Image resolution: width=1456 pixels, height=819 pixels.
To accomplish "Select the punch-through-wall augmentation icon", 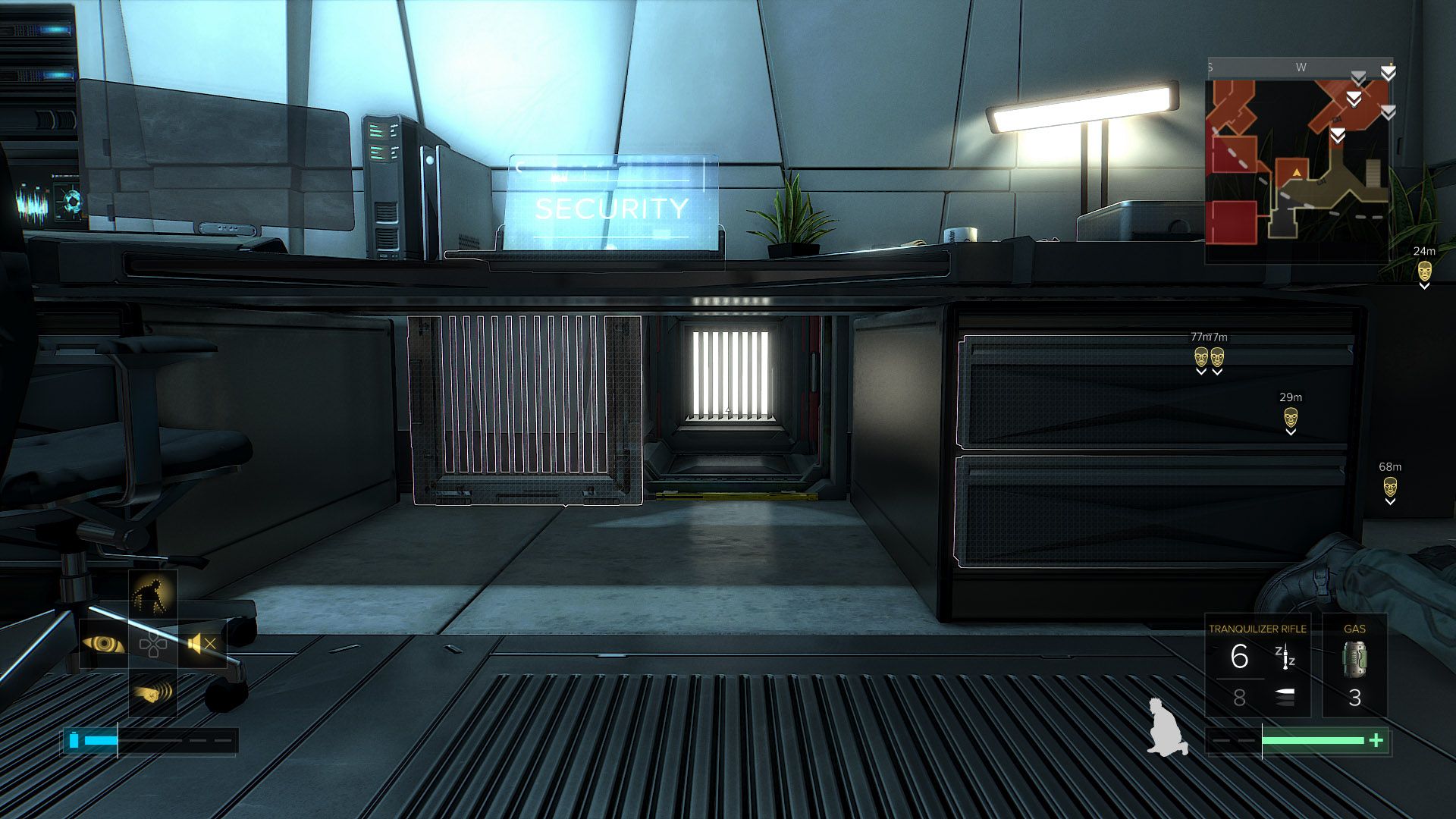I will [x=152, y=693].
